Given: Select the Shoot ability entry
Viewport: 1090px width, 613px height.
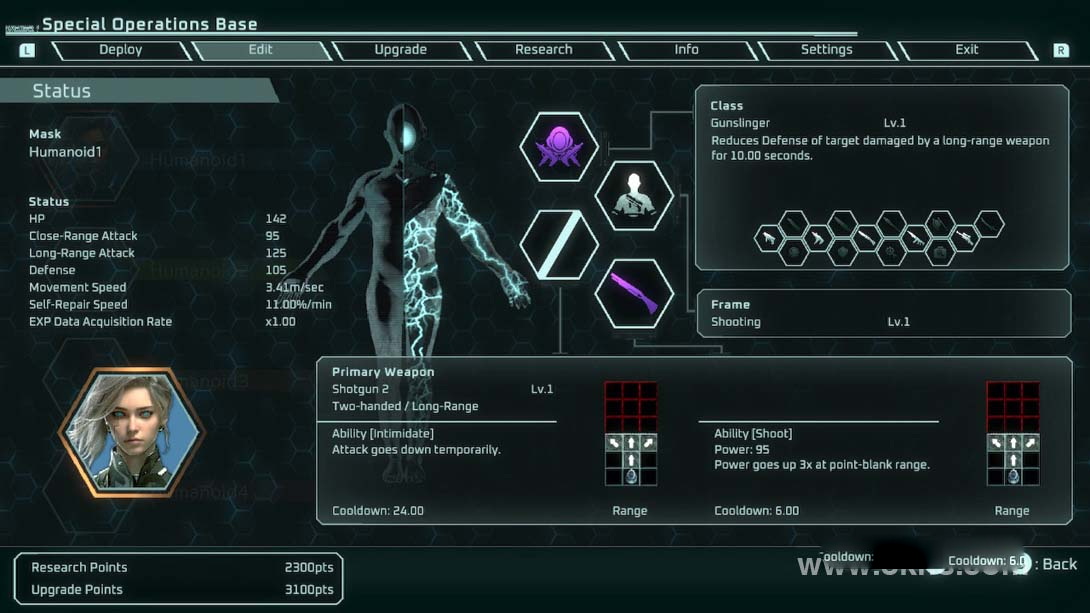Looking at the screenshot, I should (822, 449).
